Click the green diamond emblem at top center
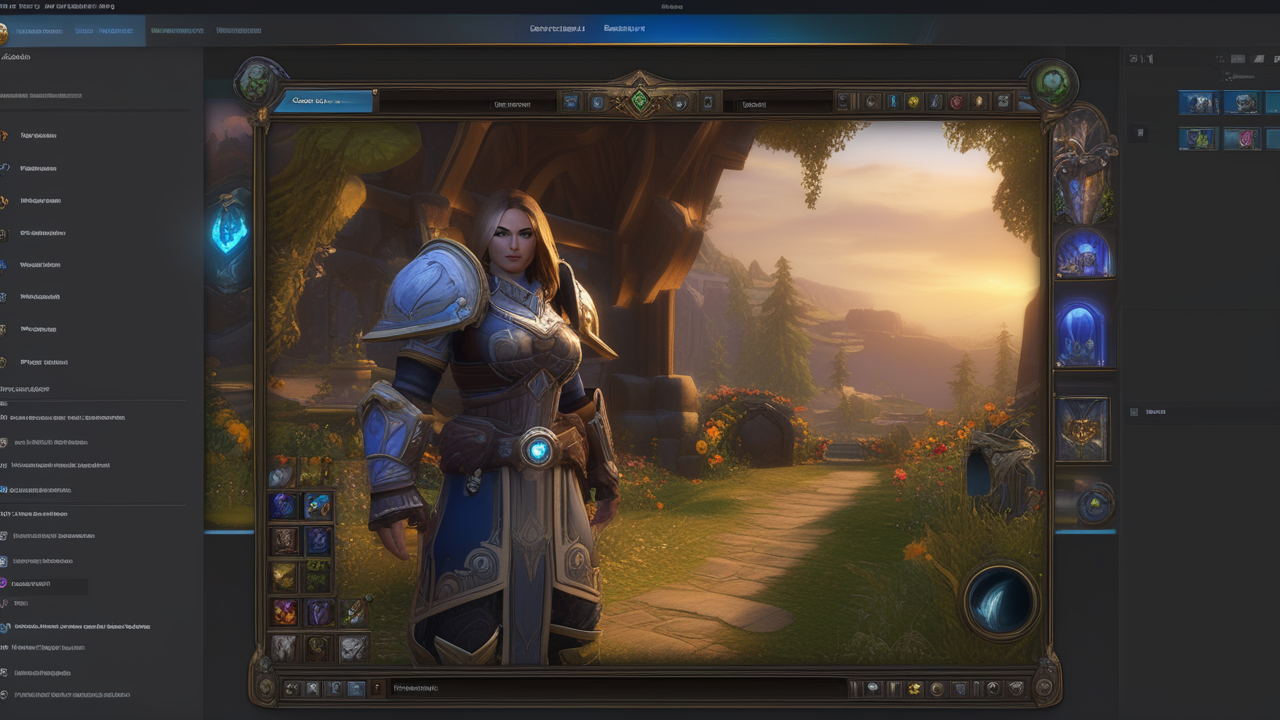 [x=639, y=100]
